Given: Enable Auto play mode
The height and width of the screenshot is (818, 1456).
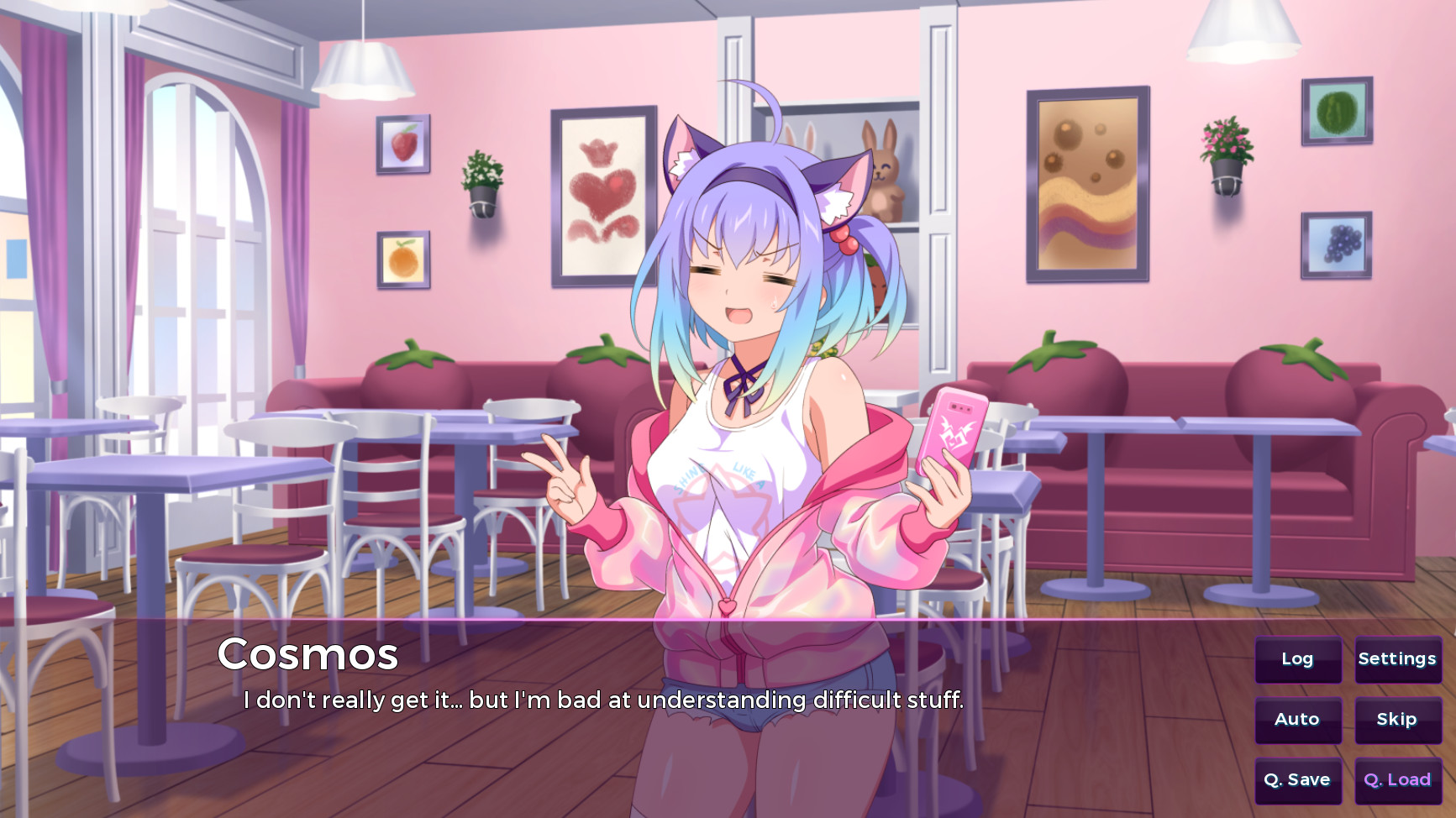Looking at the screenshot, I should click(x=1297, y=720).
